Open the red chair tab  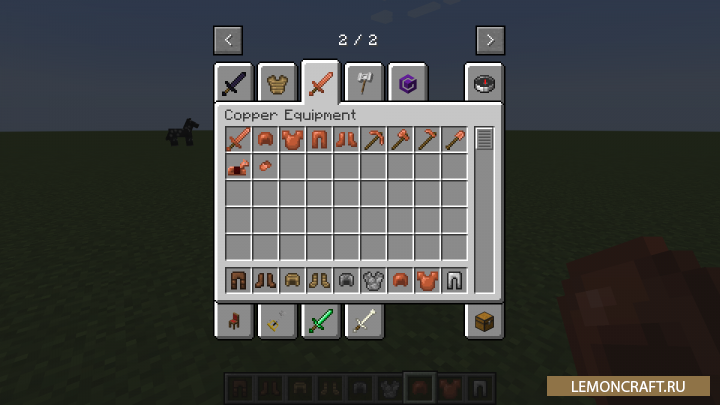click(x=233, y=320)
